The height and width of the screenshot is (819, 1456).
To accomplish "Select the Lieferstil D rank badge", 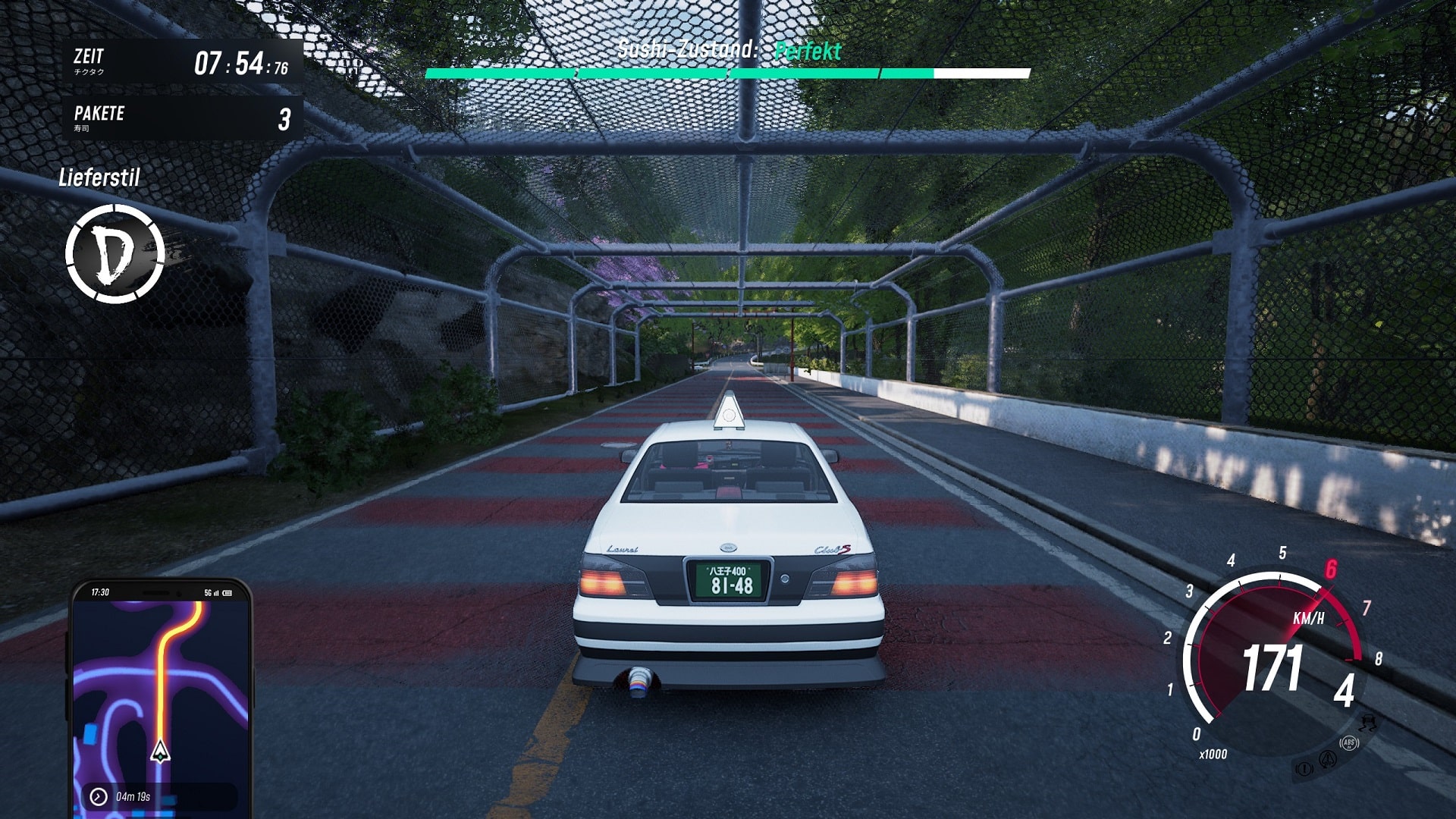I will pos(115,254).
